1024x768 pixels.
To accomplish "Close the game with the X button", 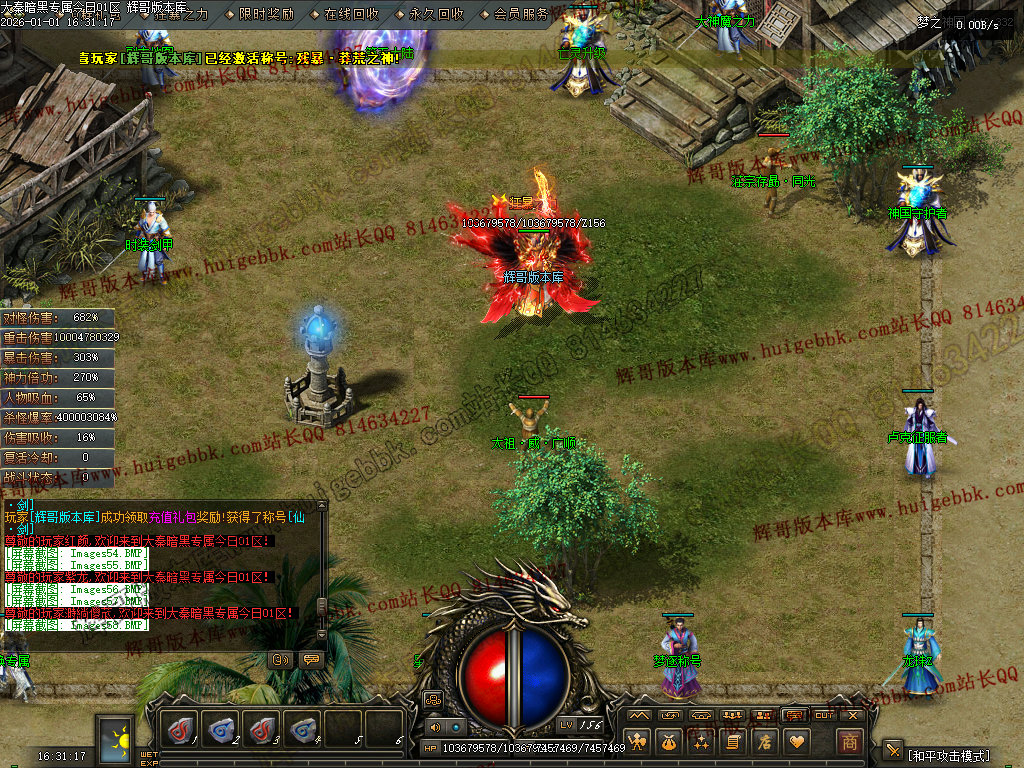I will click(853, 715).
